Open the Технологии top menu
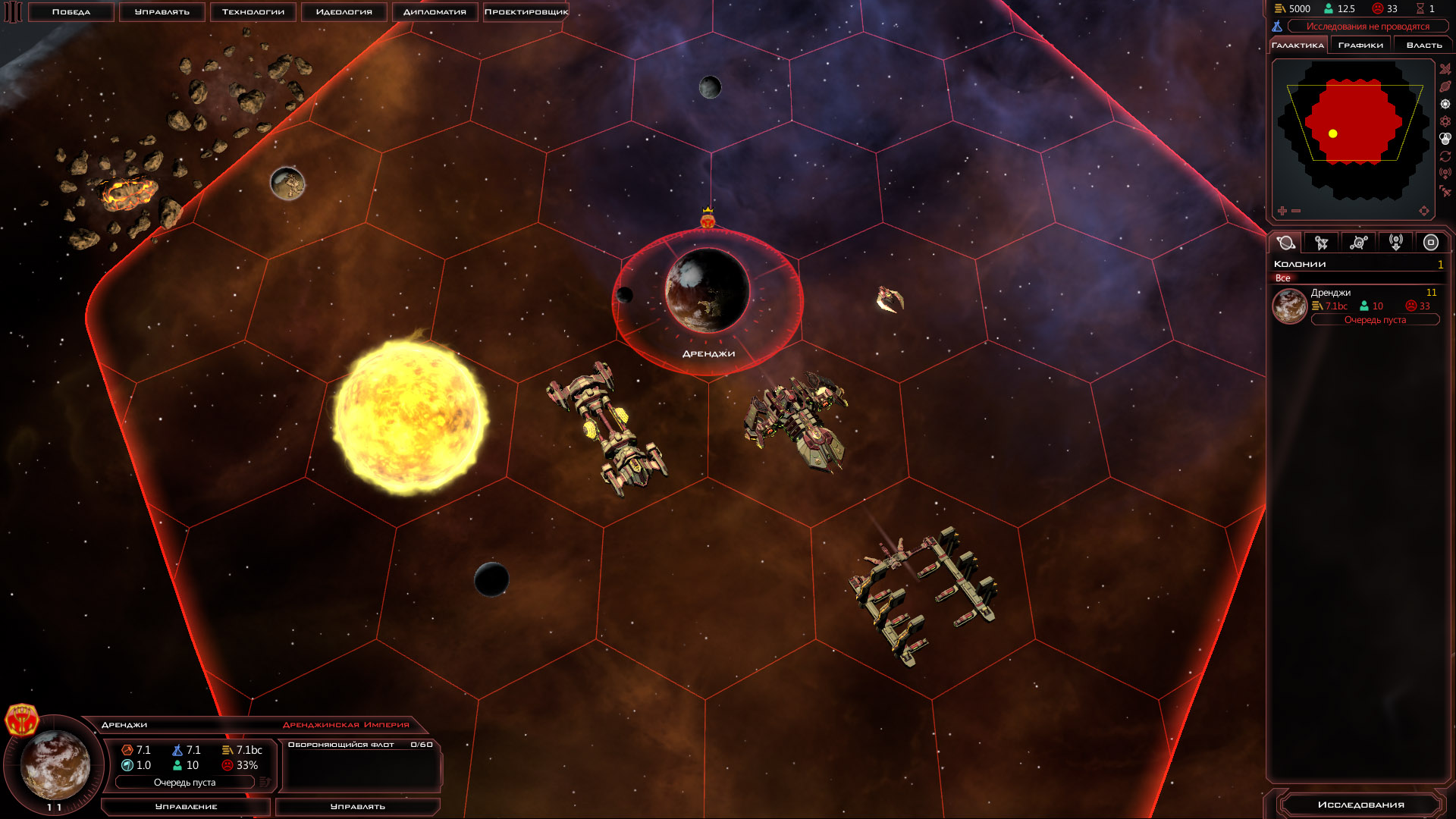 pos(253,12)
